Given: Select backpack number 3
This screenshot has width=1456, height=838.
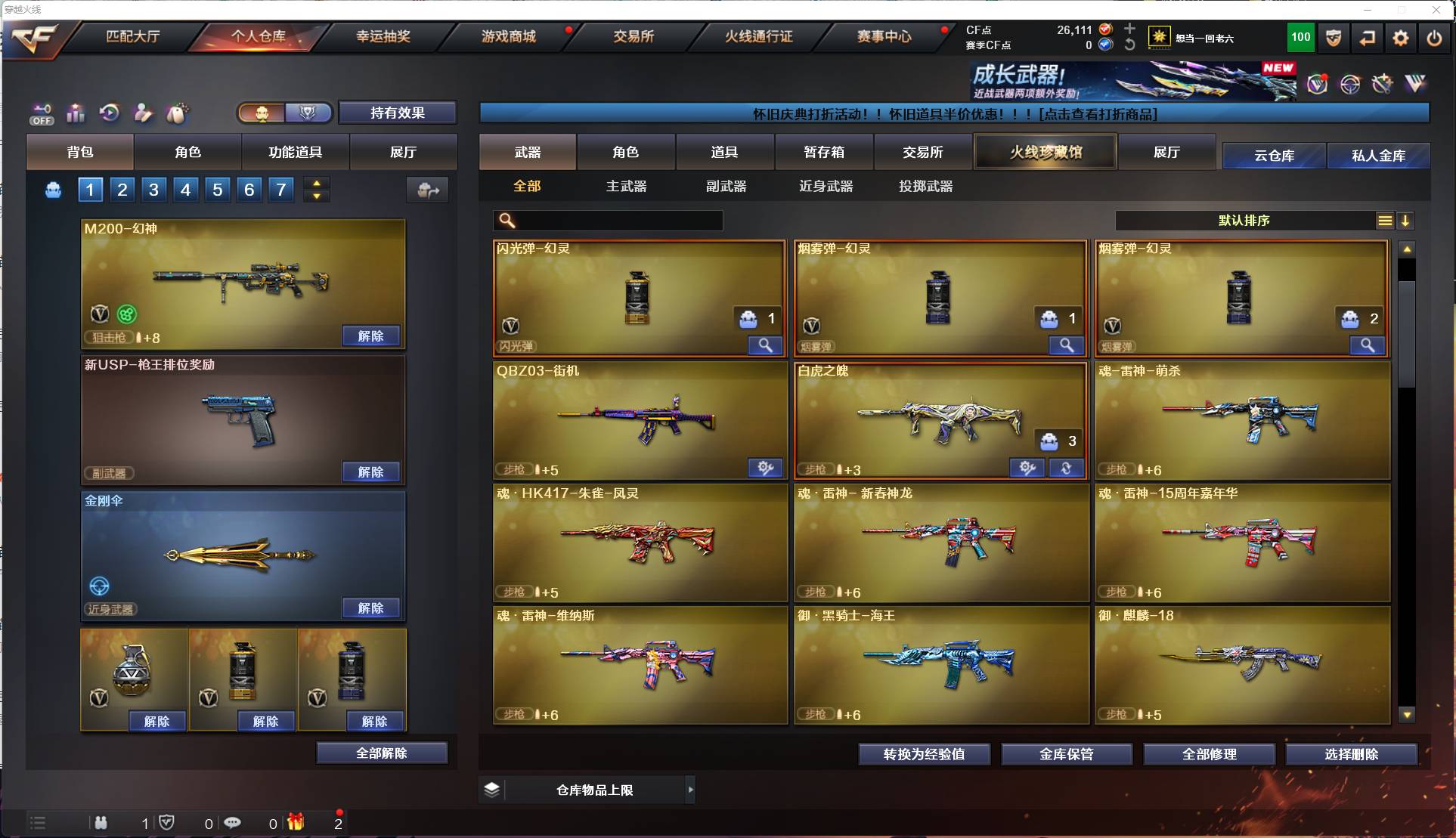Looking at the screenshot, I should tap(153, 190).
